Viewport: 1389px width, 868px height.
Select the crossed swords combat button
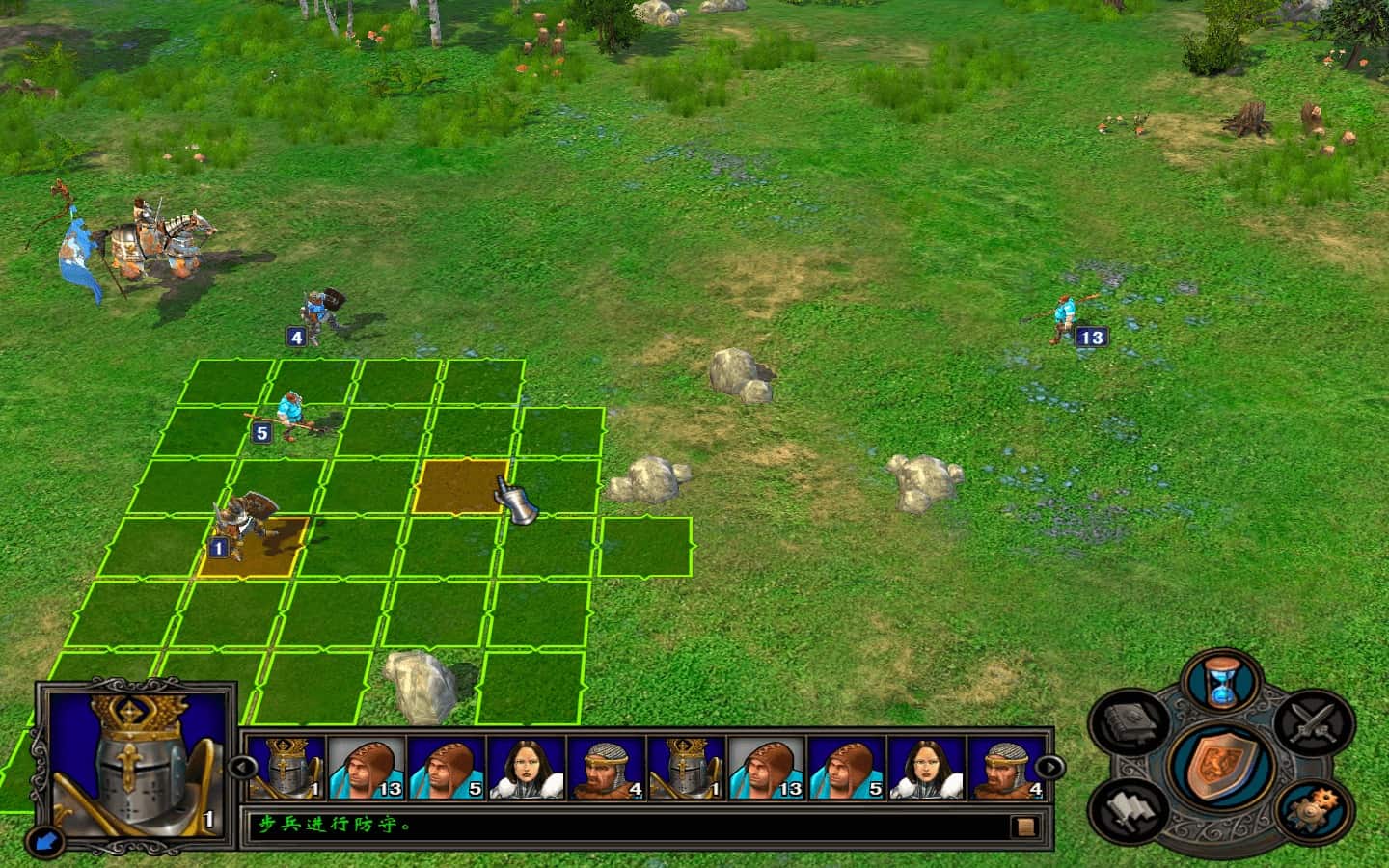pyautogui.click(x=1313, y=724)
